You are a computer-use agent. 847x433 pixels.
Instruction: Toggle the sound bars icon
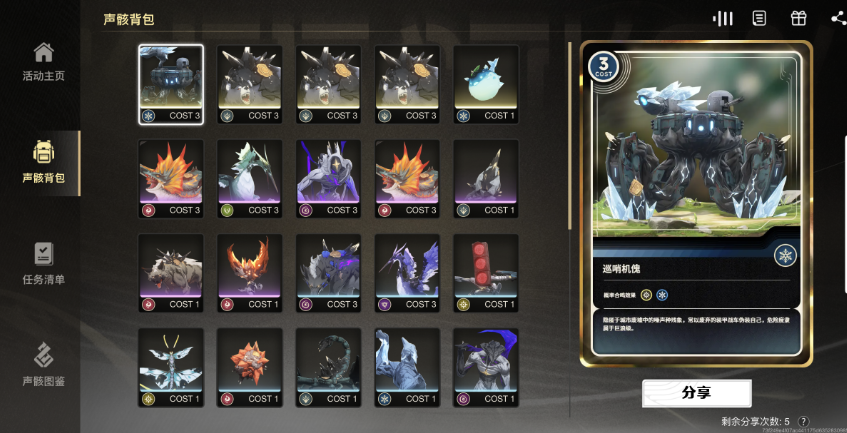[x=723, y=18]
